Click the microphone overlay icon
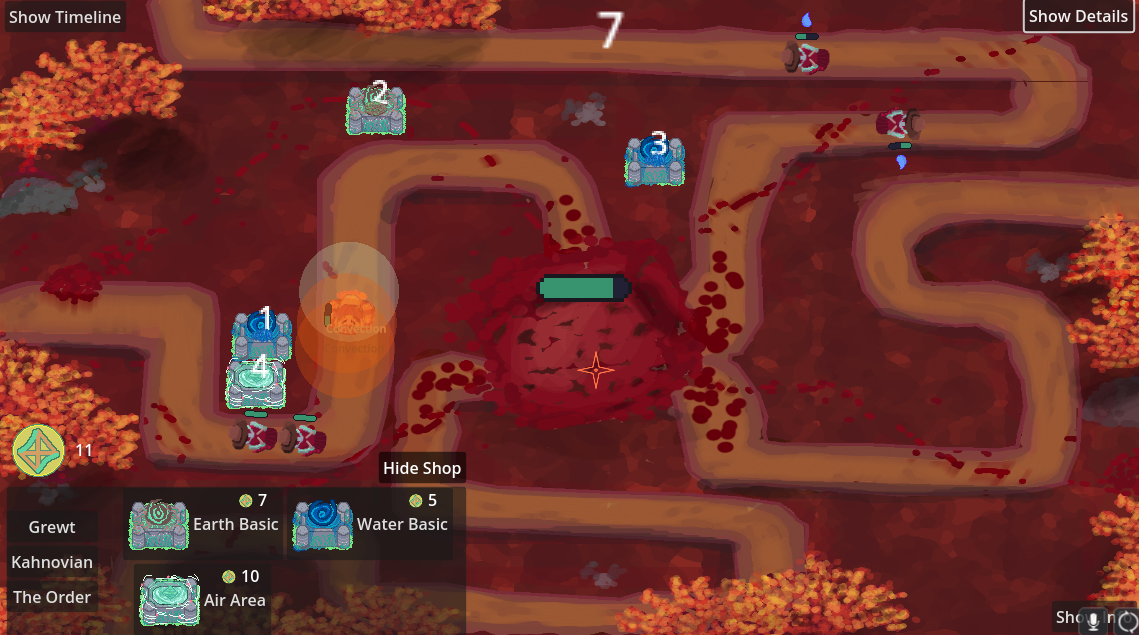 pyautogui.click(x=1095, y=620)
